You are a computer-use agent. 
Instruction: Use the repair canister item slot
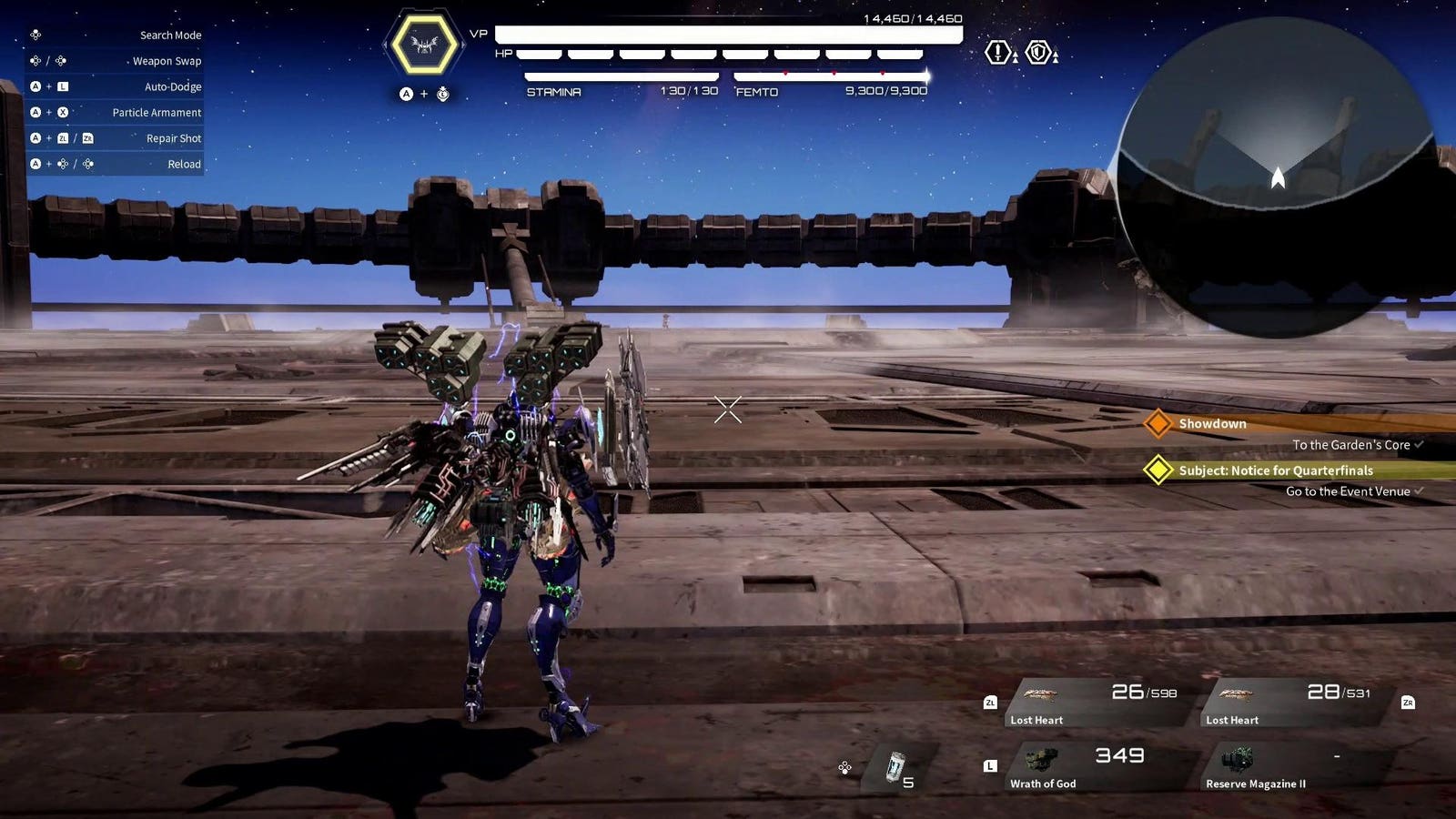point(897,769)
